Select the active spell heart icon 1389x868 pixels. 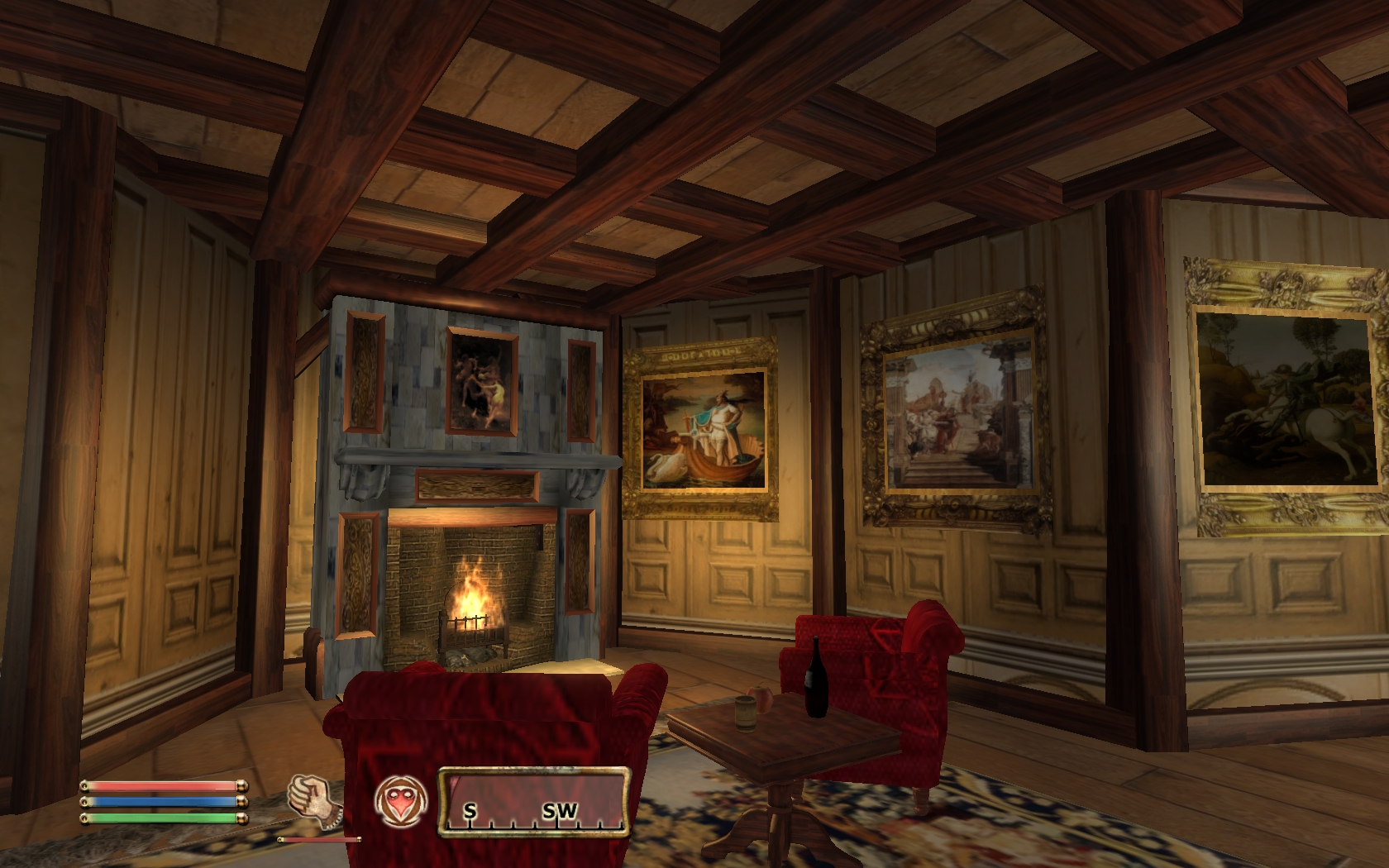[x=401, y=801]
